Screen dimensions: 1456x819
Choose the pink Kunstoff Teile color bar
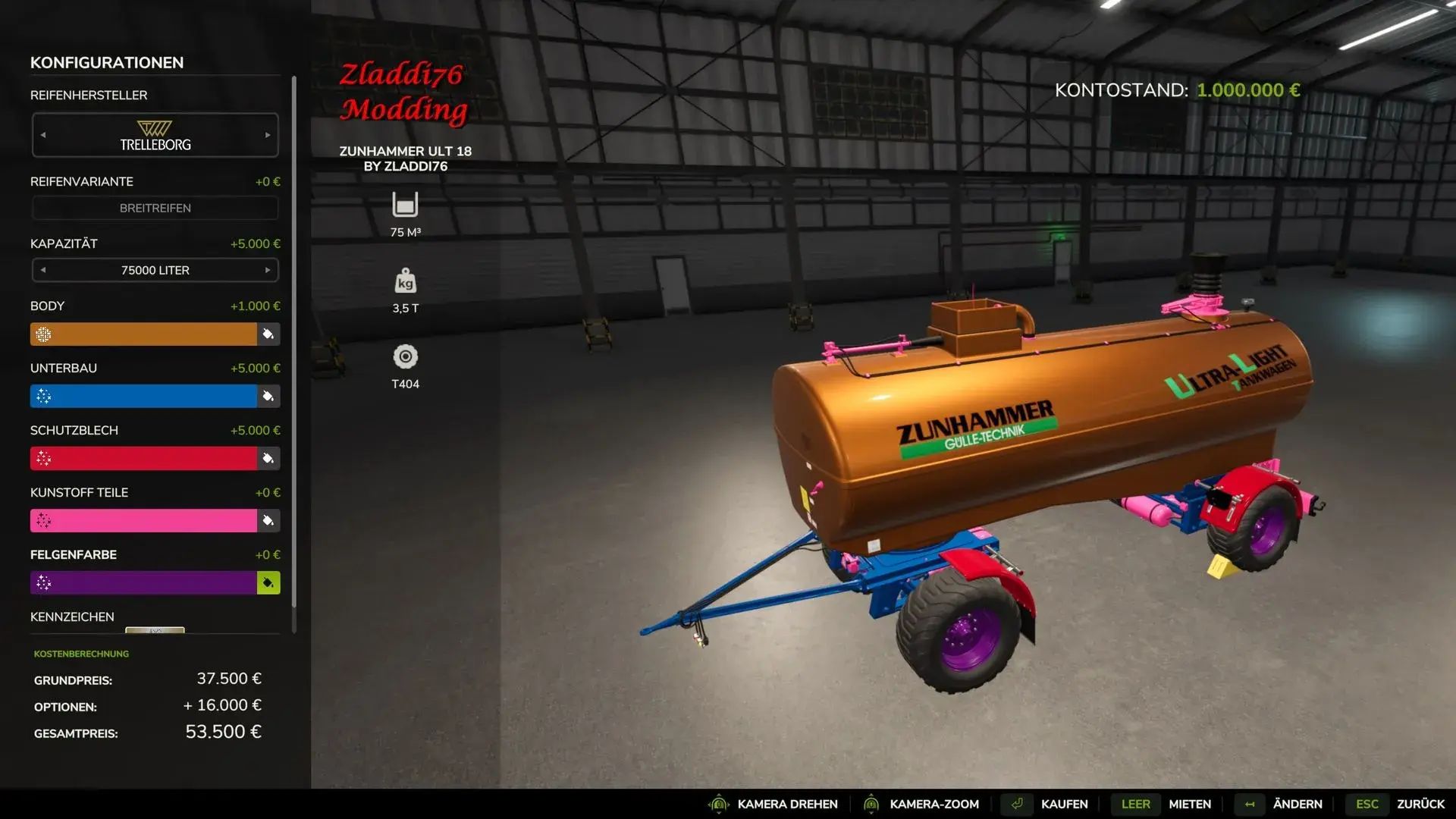[144, 521]
